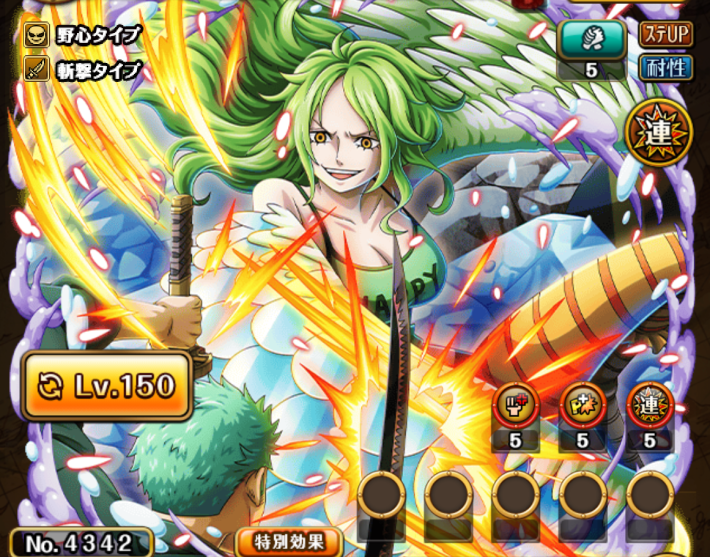Screen dimensions: 710x557
Task: Choose the fist with red plus icon
Action: pos(517,403)
